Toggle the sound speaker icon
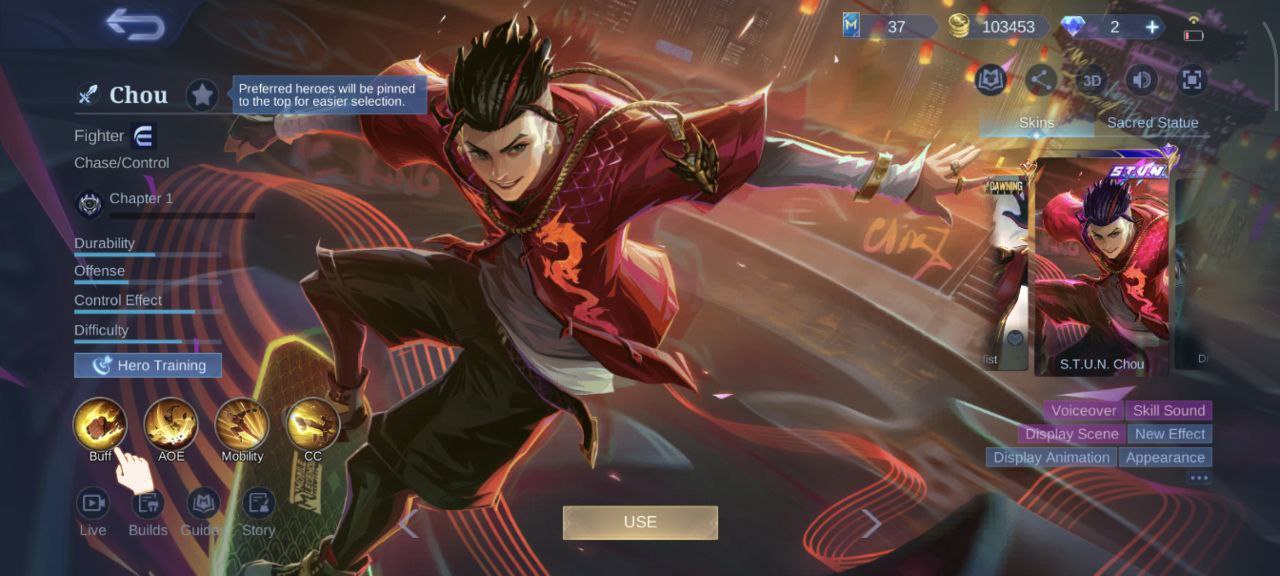The image size is (1280, 576). coord(1141,80)
